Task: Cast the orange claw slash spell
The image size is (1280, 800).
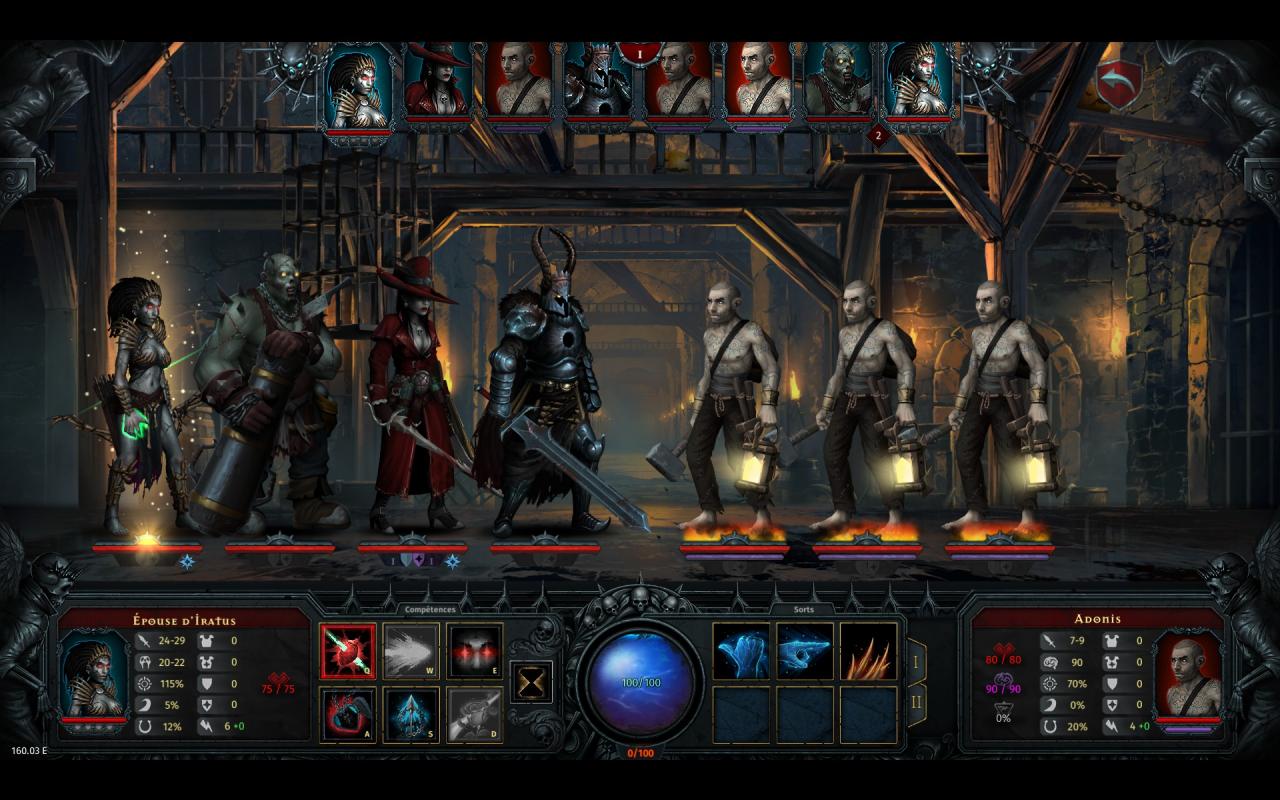Action: pyautogui.click(x=868, y=651)
